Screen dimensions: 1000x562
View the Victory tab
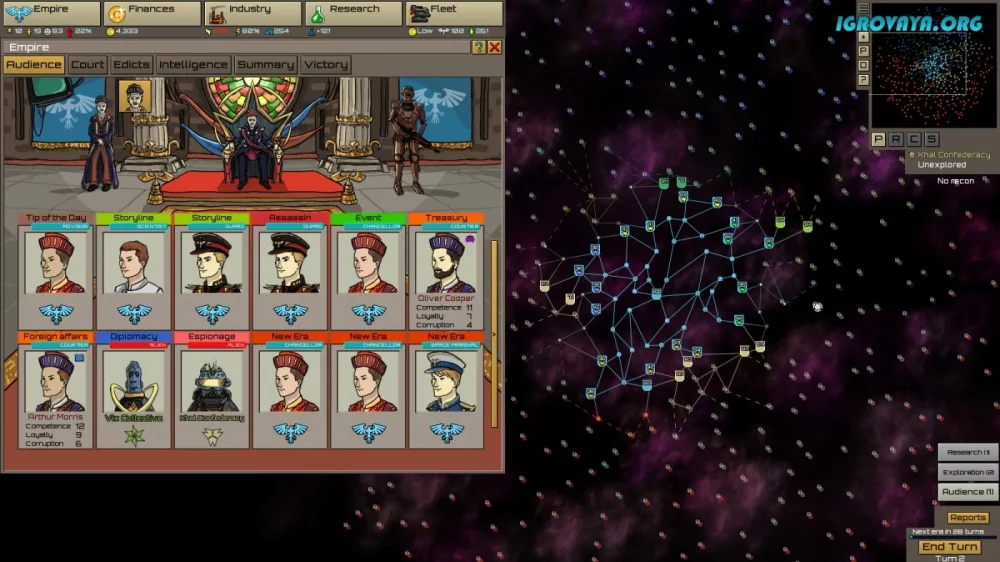(326, 65)
